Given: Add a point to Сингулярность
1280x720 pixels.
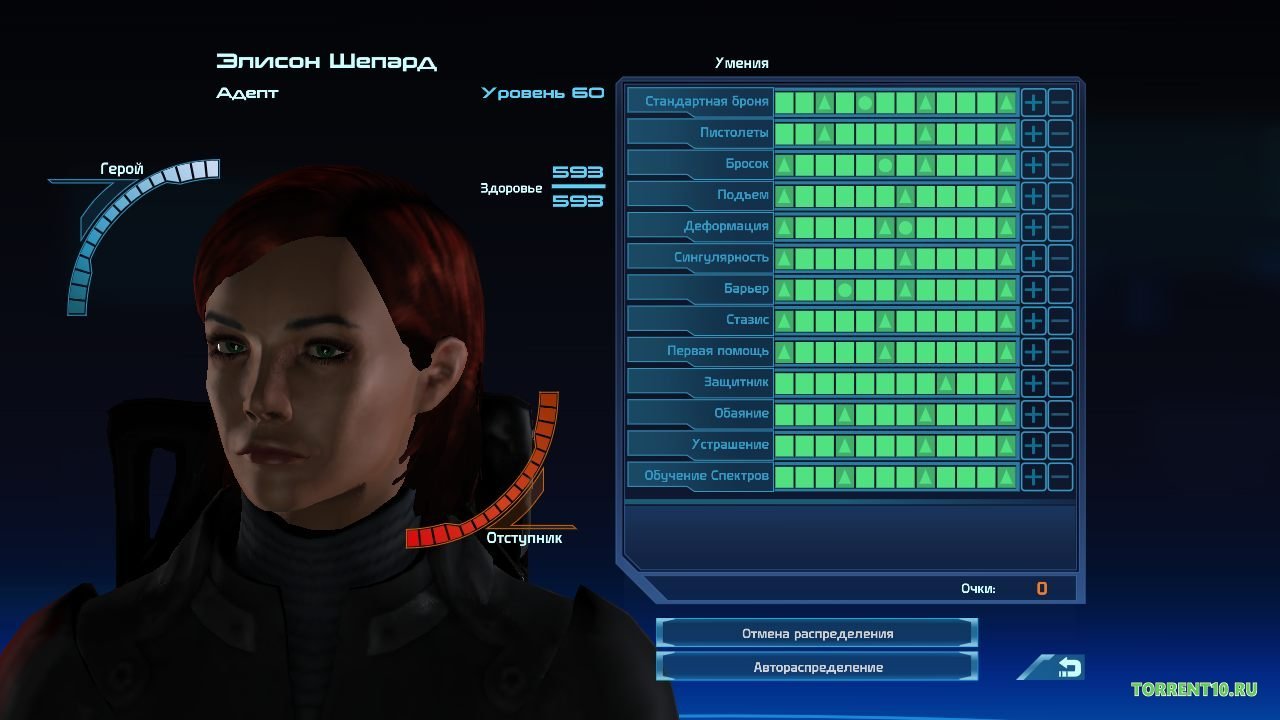Looking at the screenshot, I should (x=1033, y=258).
